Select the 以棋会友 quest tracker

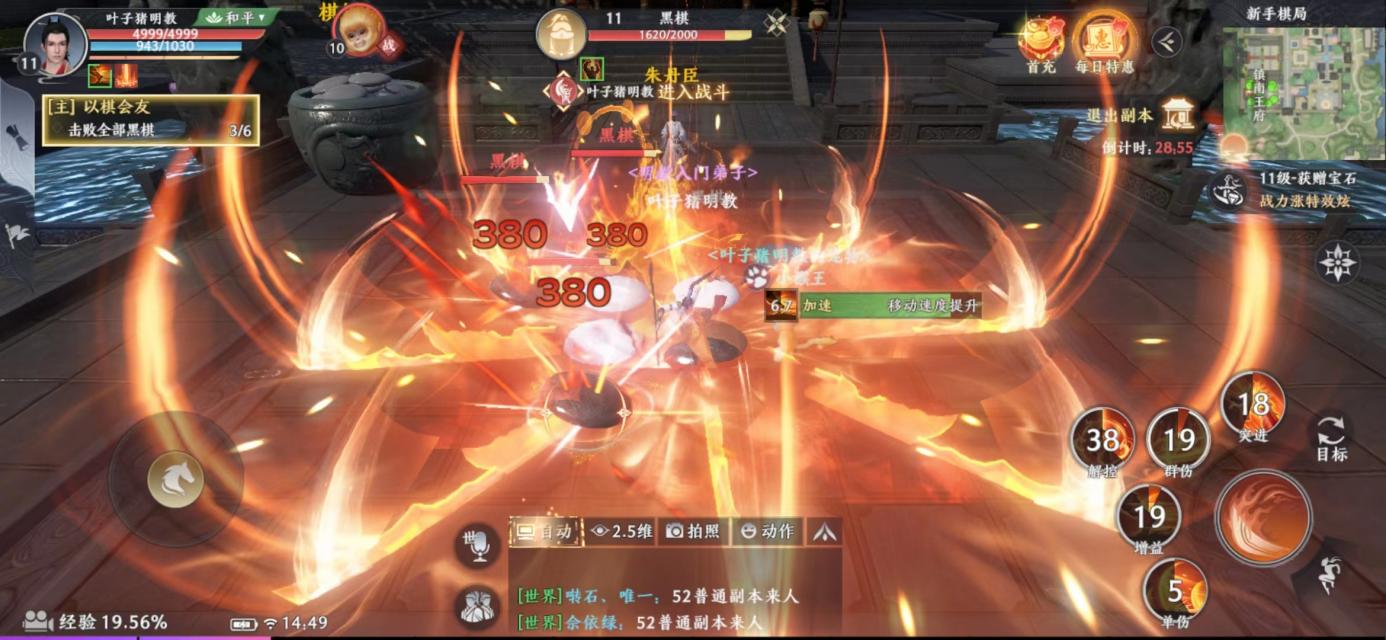click(x=150, y=119)
